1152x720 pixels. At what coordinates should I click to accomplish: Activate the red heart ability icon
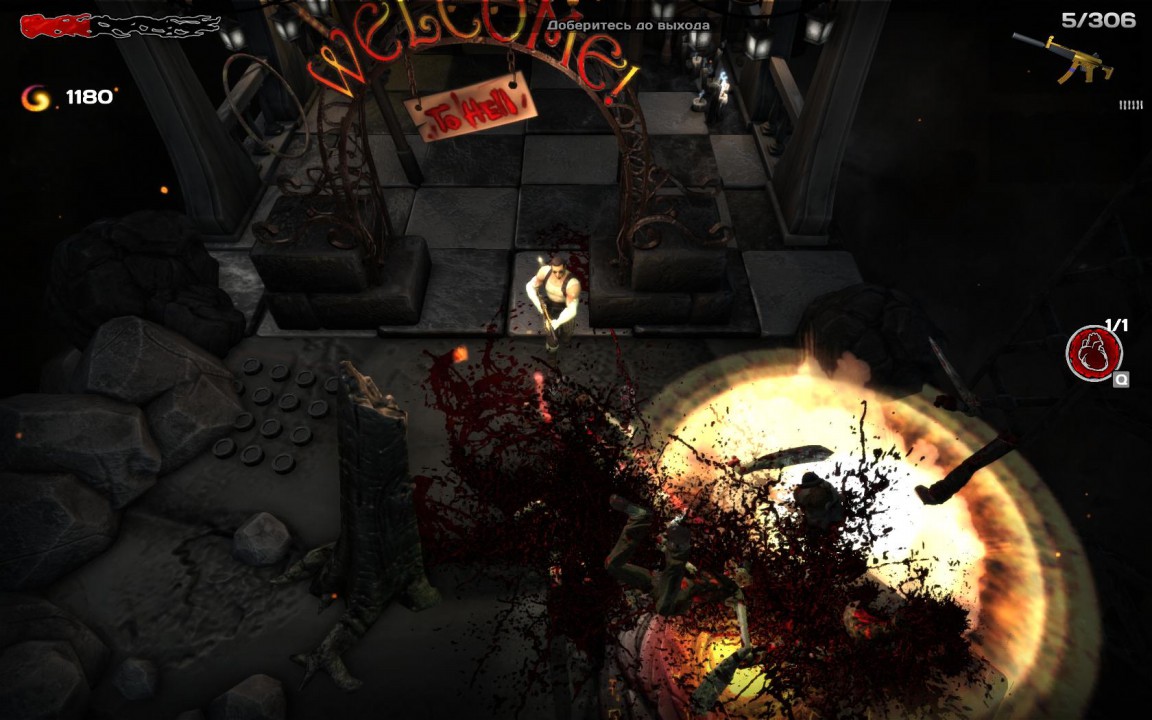pos(1093,353)
